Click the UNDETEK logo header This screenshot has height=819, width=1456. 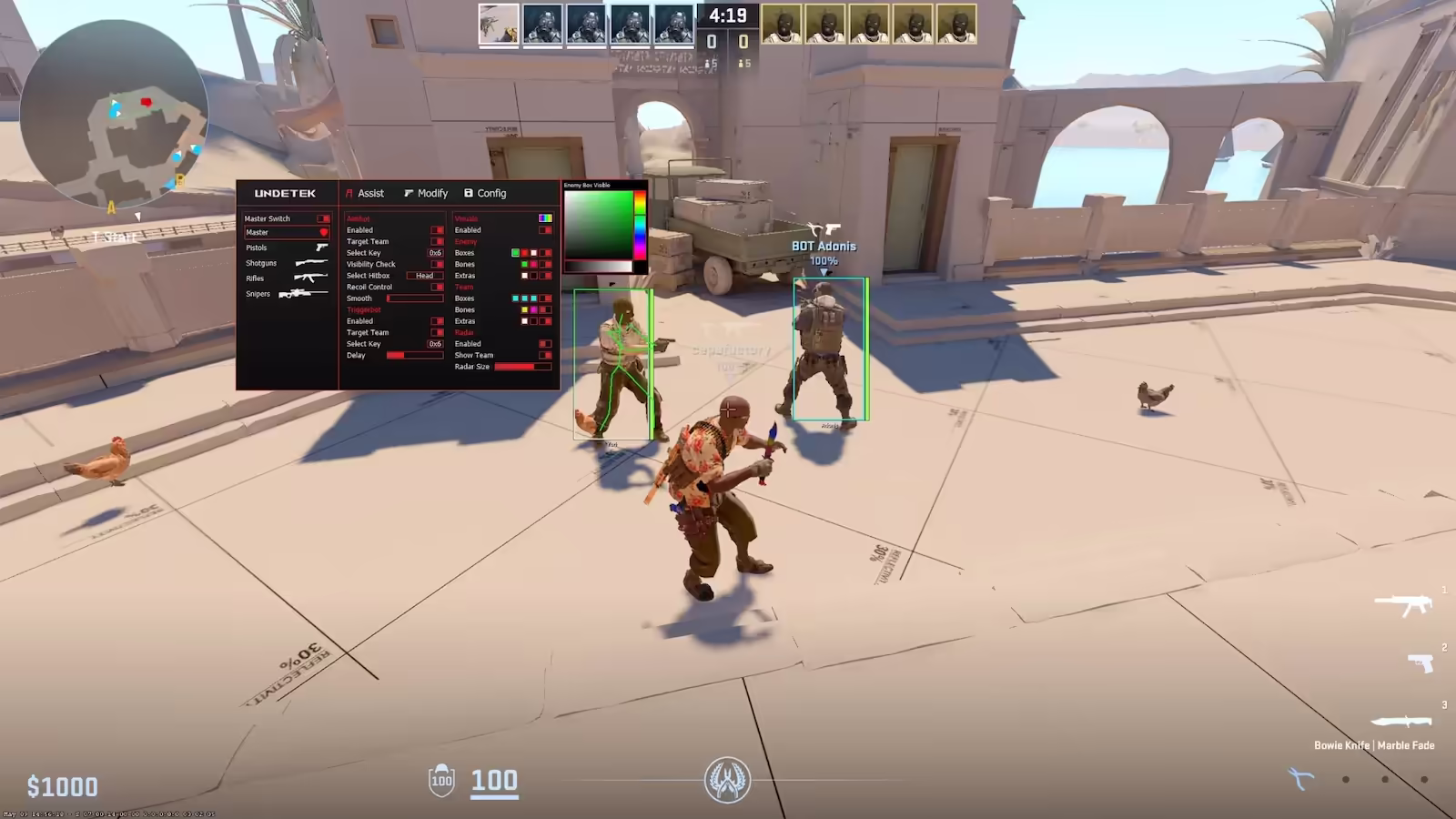(285, 193)
